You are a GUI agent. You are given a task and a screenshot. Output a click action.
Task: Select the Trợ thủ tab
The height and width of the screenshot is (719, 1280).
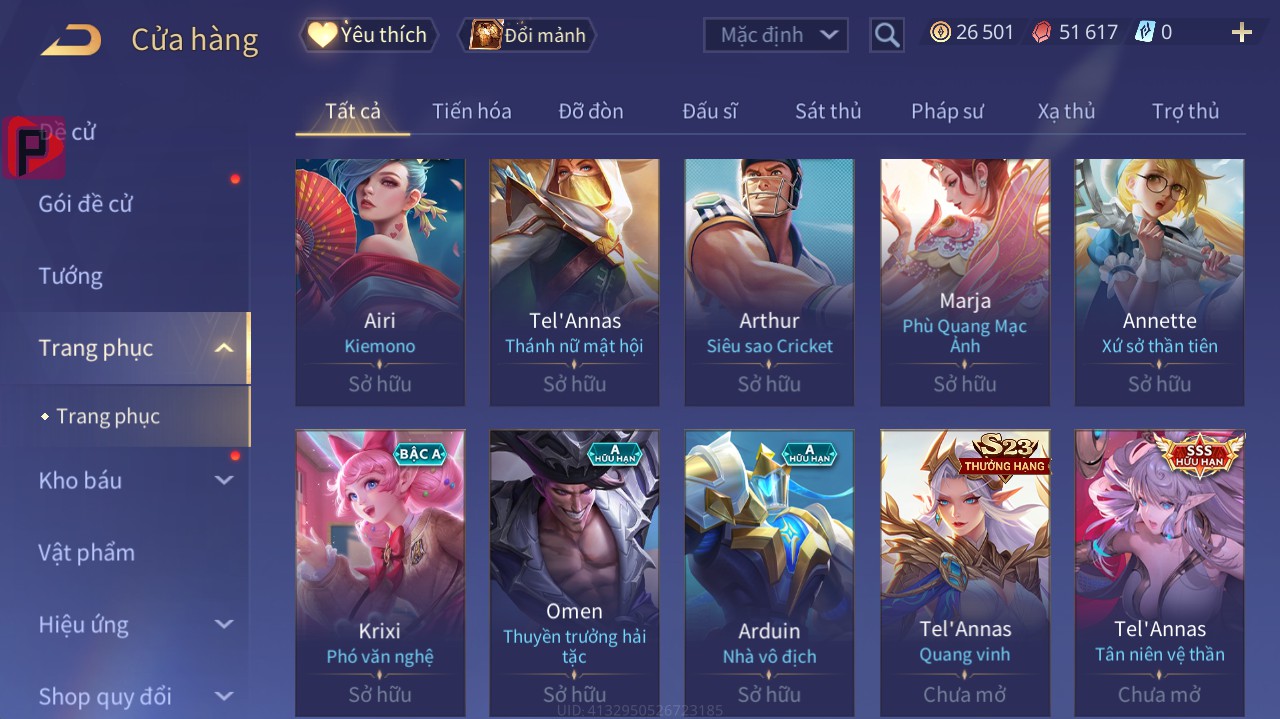coord(1185,111)
